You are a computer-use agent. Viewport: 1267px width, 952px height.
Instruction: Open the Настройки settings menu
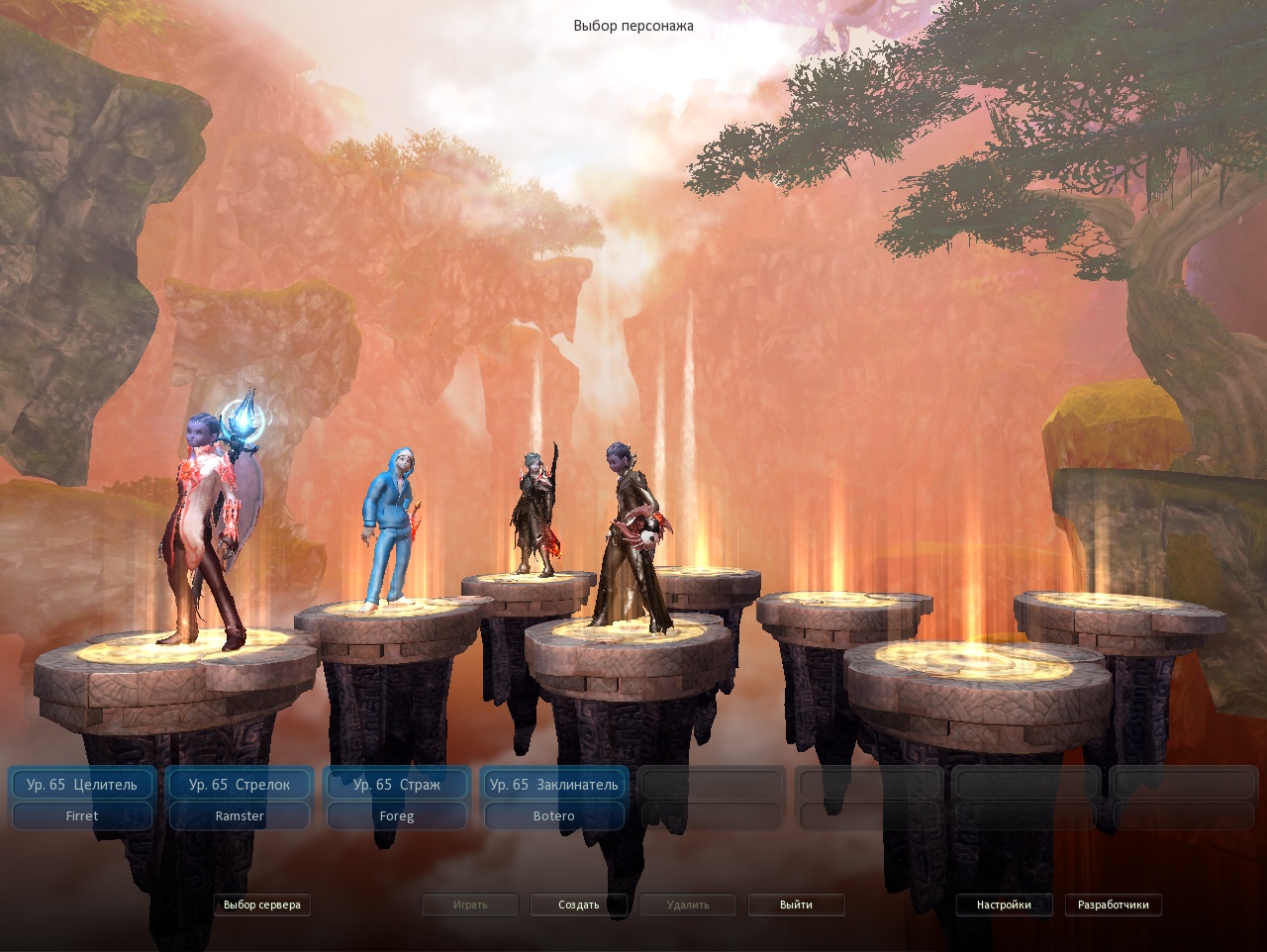1004,904
